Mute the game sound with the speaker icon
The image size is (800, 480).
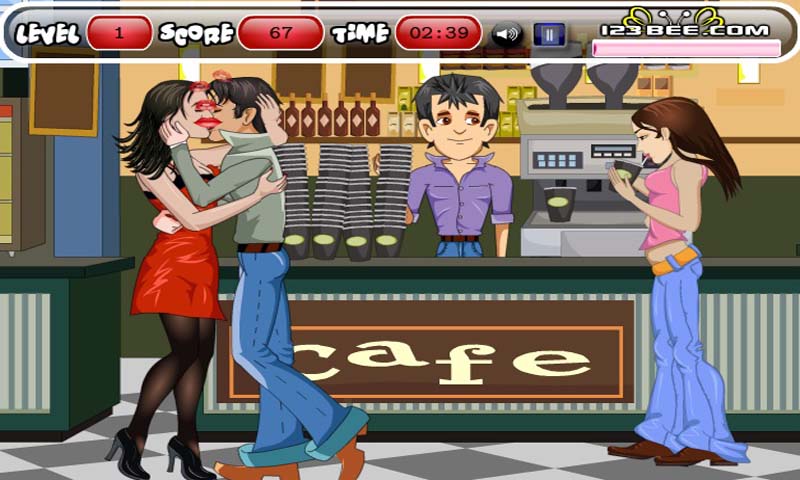(508, 34)
